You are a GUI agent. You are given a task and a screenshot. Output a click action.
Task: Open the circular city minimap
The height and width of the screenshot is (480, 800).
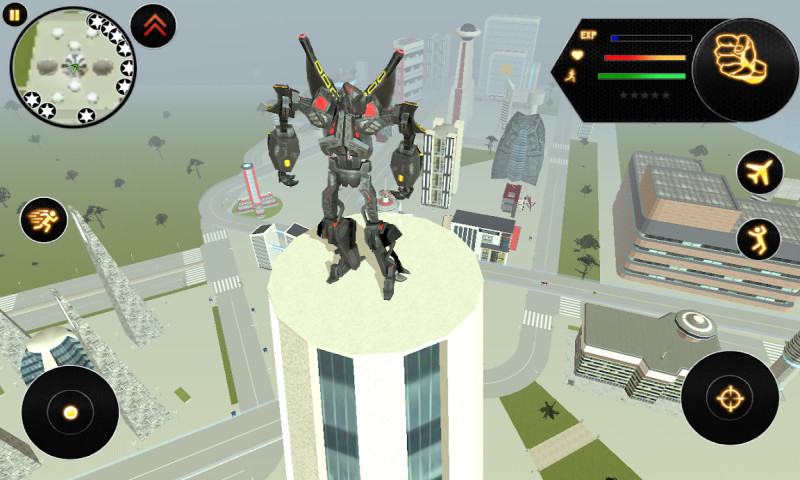pyautogui.click(x=72, y=67)
